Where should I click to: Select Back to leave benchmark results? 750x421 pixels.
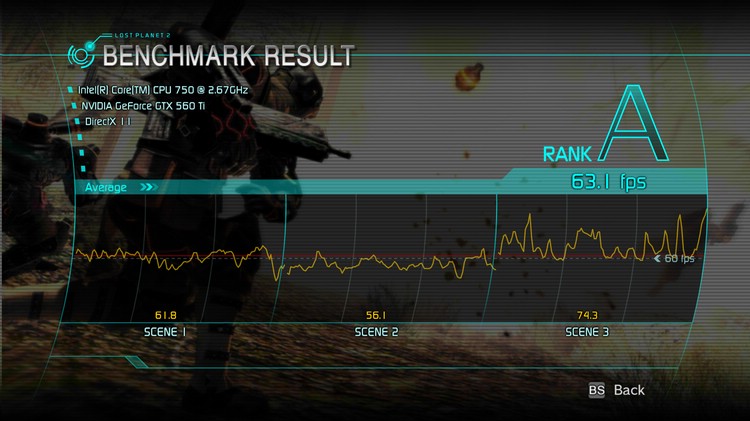tap(618, 390)
